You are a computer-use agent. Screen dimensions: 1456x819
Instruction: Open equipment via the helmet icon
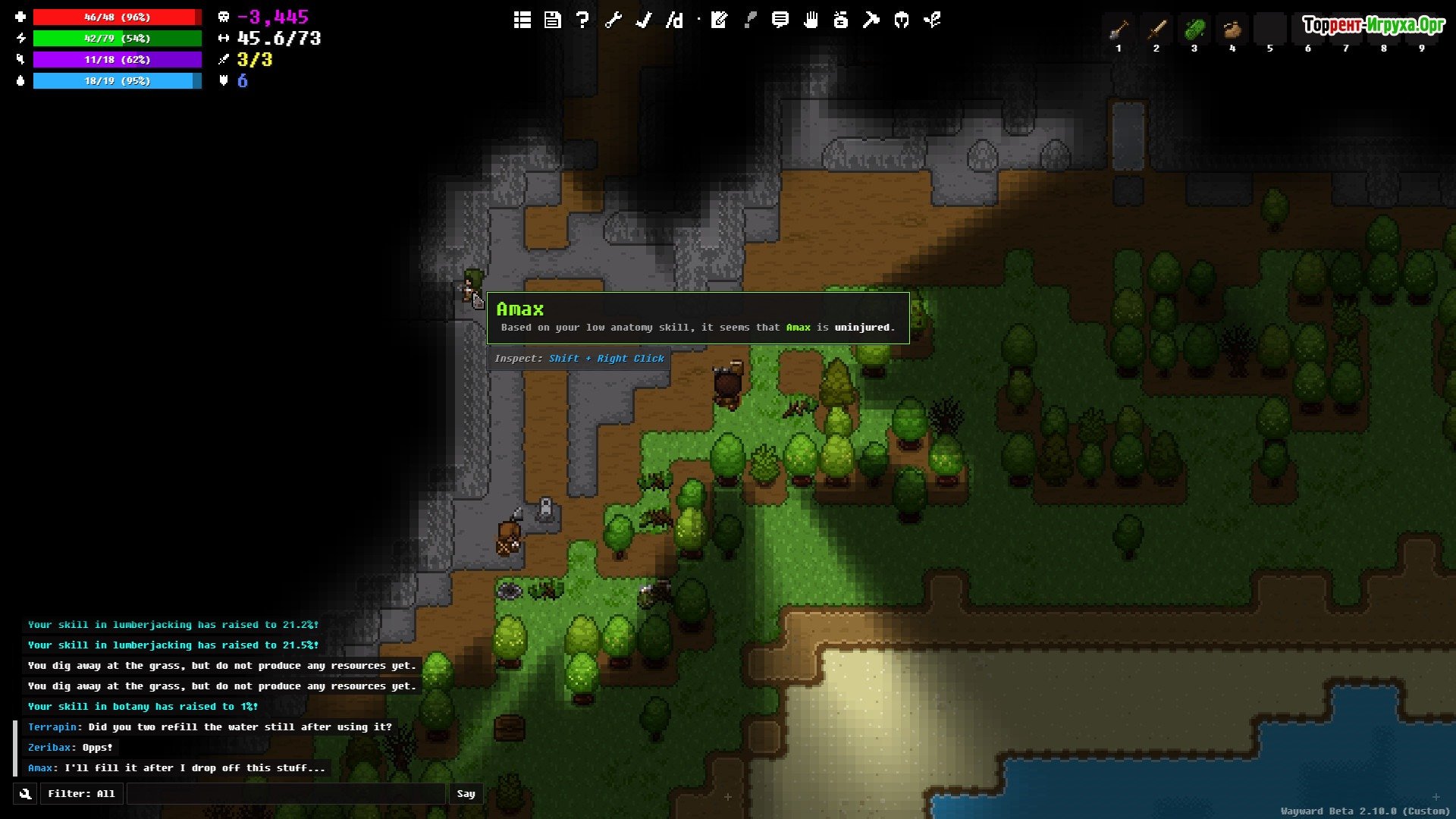pyautogui.click(x=901, y=20)
